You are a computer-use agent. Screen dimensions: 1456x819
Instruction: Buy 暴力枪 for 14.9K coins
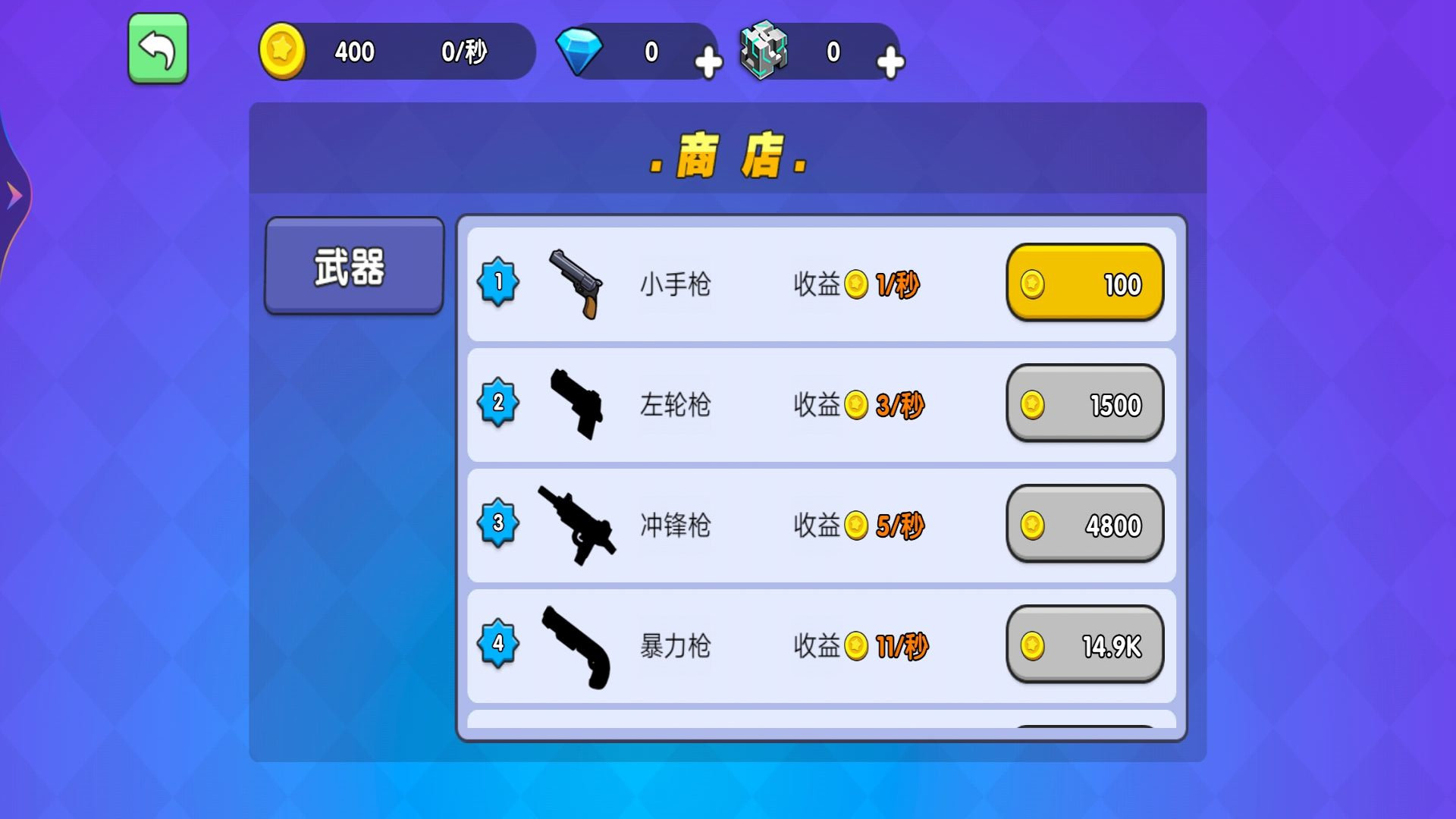pos(1084,645)
